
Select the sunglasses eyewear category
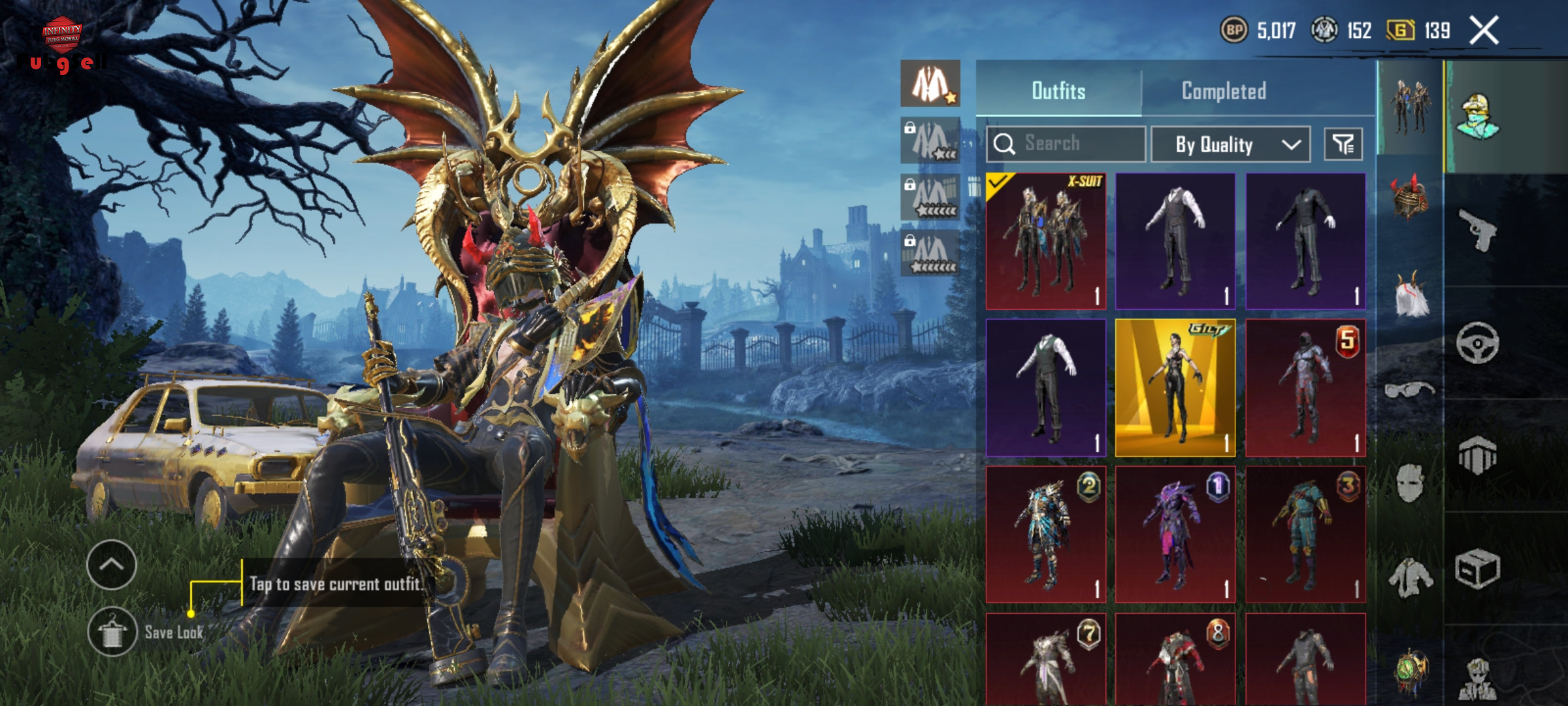click(1409, 390)
